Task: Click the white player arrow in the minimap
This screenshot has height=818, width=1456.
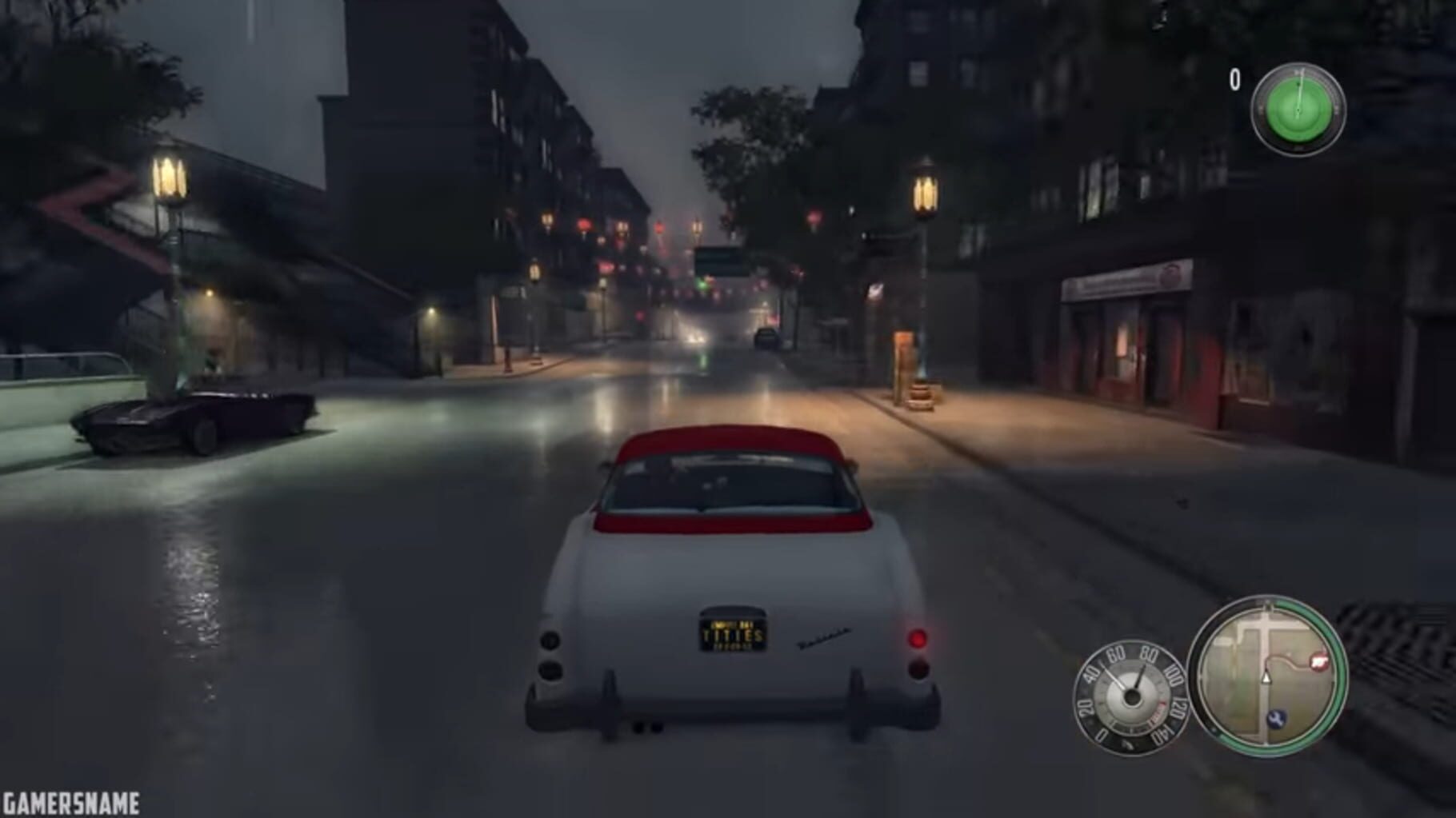Action: pyautogui.click(x=1266, y=678)
